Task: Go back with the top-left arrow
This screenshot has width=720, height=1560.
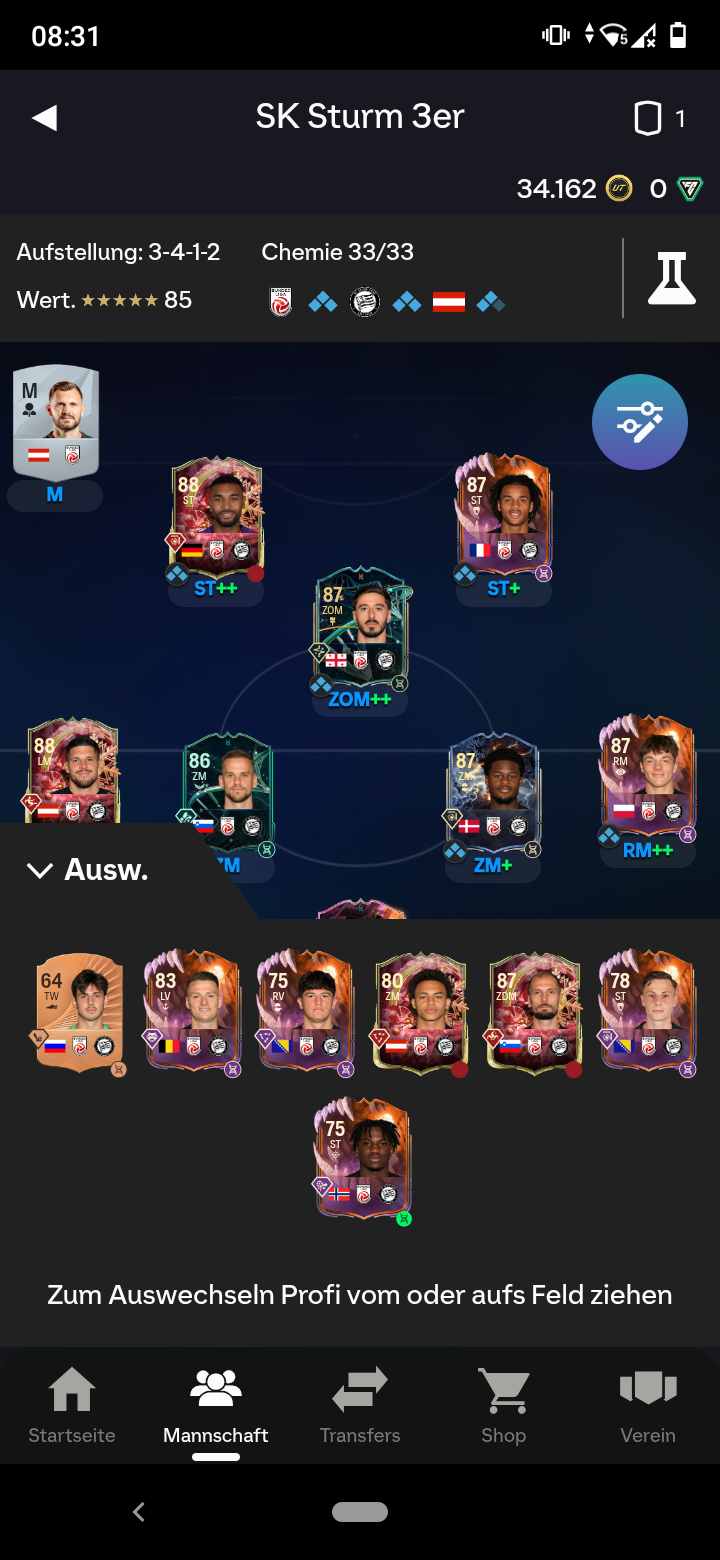Action: point(45,118)
